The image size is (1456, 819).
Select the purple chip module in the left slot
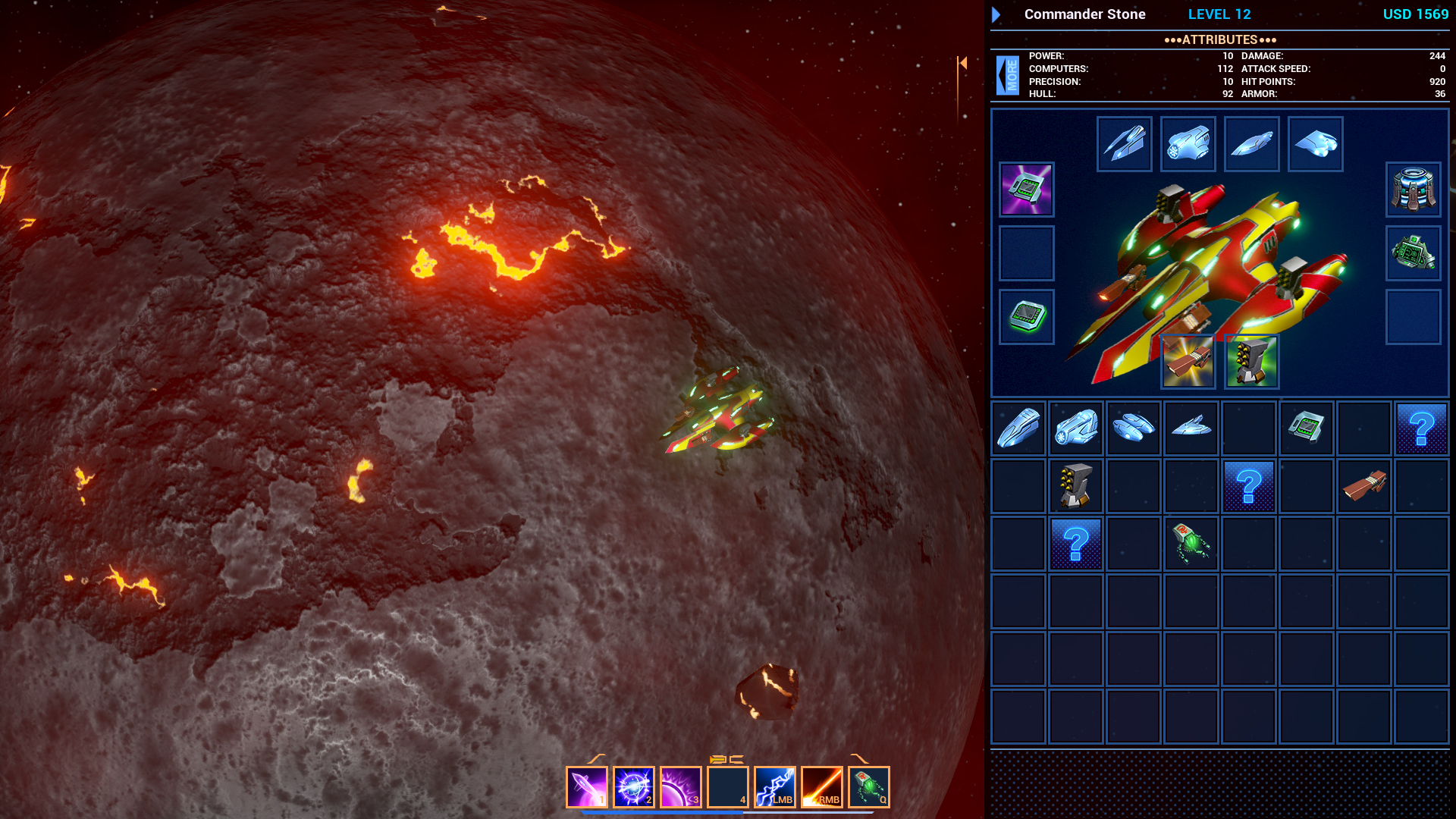1026,190
